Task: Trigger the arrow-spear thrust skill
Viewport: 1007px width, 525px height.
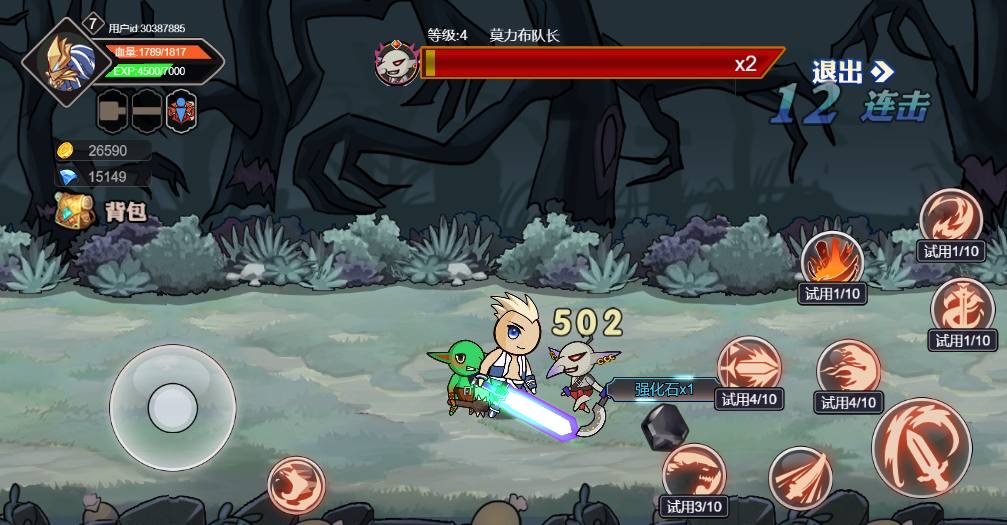Action: coord(748,365)
